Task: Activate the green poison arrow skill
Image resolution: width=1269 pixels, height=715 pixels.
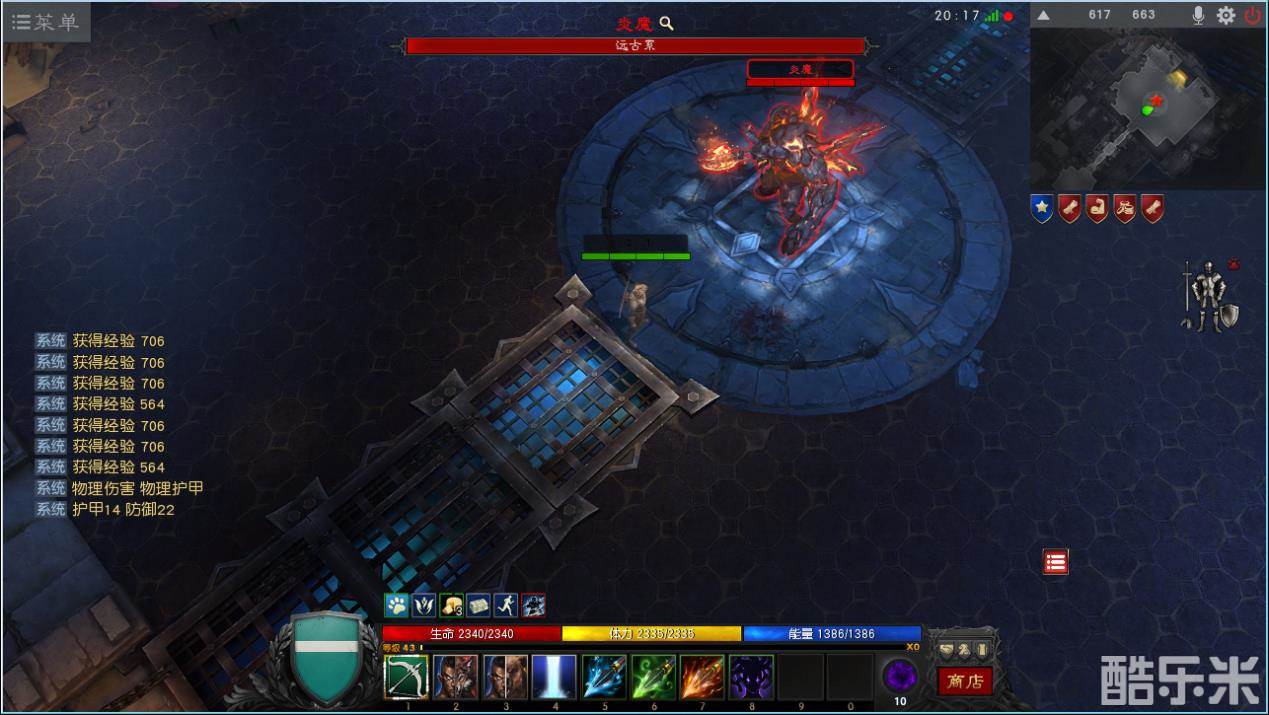Action: coord(653,677)
